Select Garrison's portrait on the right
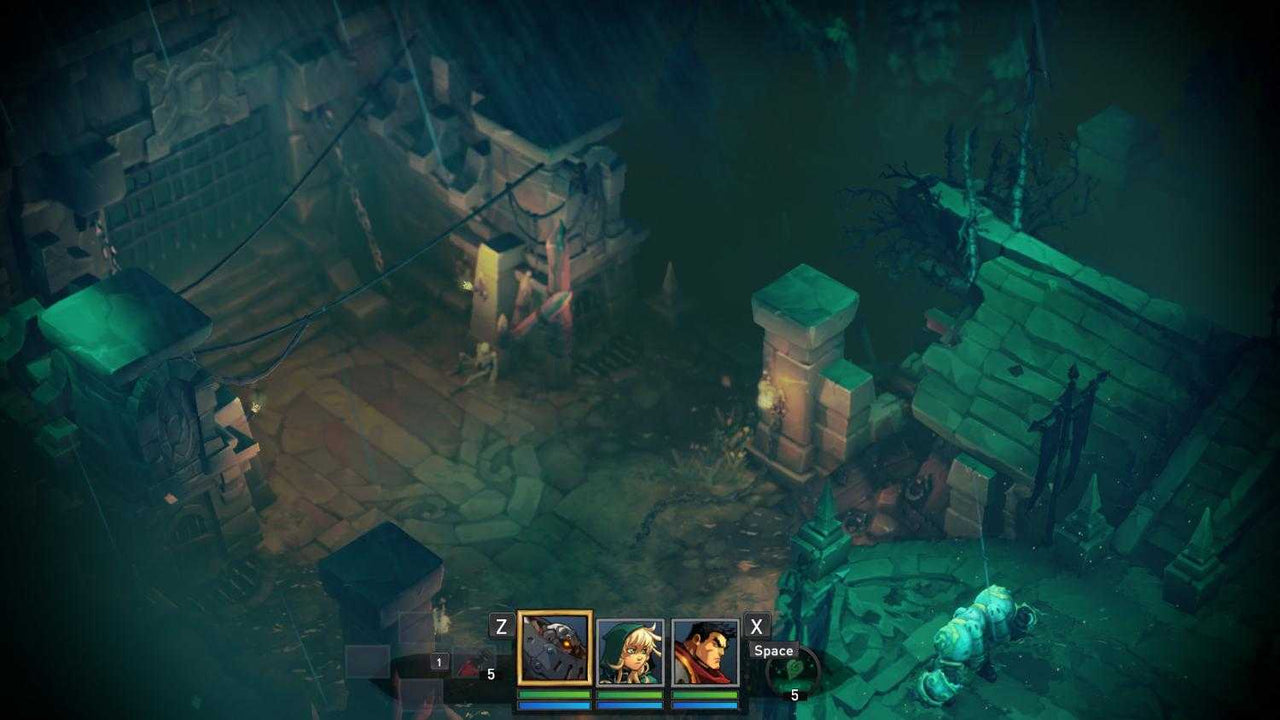Viewport: 1280px width, 720px height. pos(703,651)
